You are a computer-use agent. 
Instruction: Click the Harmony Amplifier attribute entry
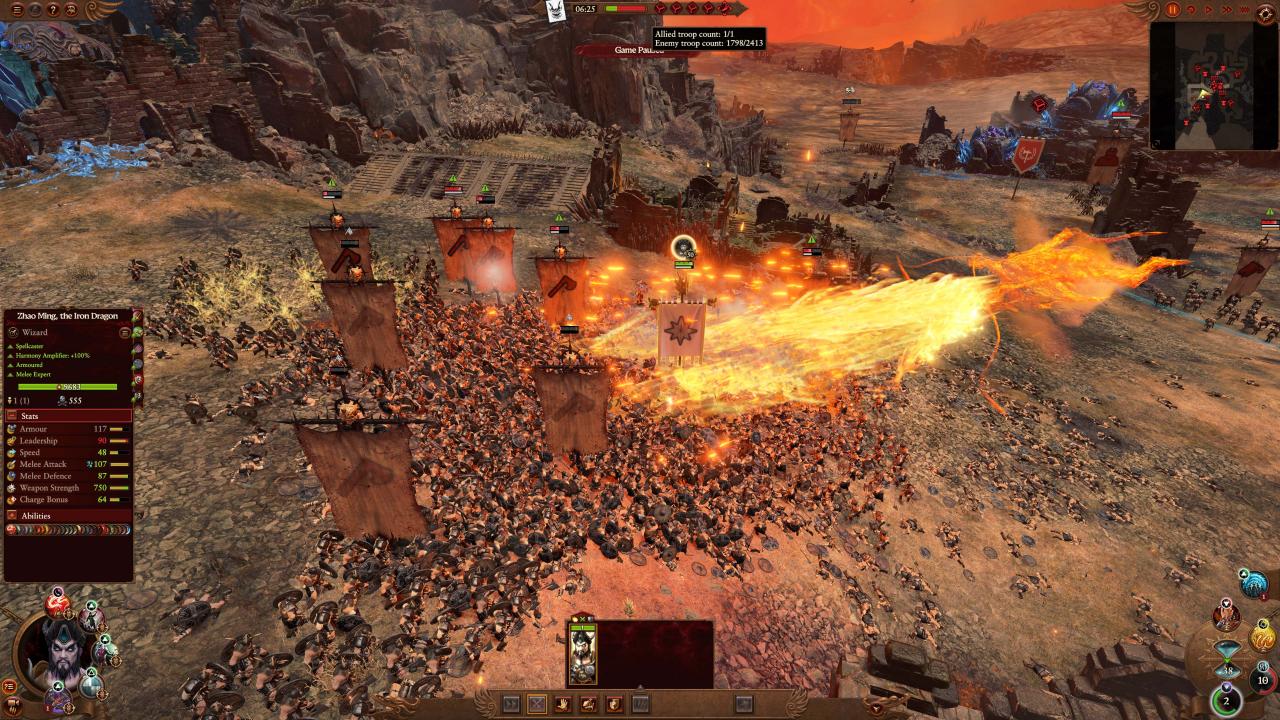pos(54,356)
